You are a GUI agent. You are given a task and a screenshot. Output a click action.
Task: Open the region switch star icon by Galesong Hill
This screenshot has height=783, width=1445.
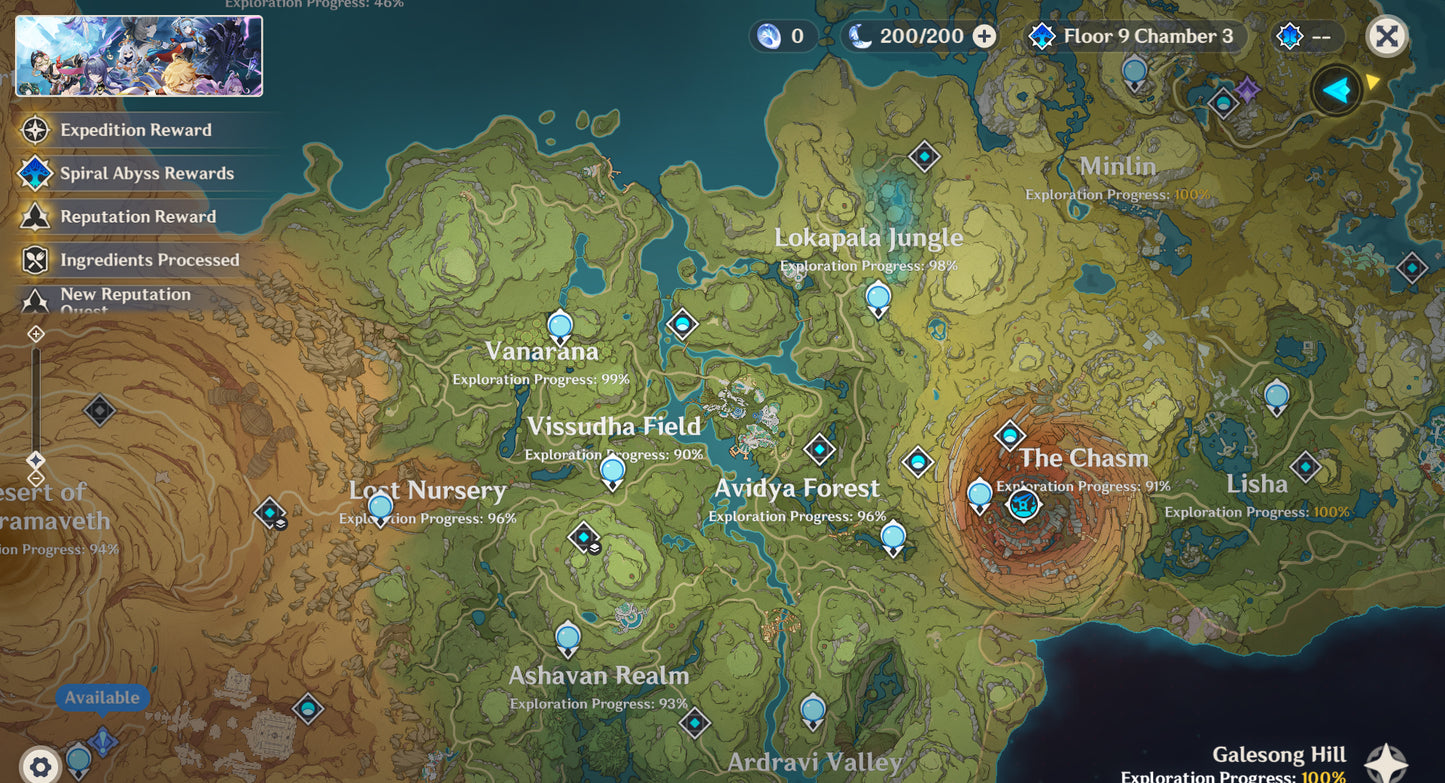coord(1386,763)
